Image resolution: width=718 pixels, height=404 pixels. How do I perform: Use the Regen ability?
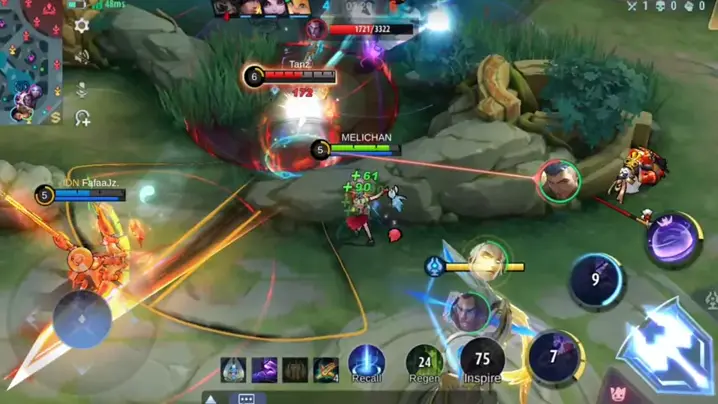click(424, 364)
